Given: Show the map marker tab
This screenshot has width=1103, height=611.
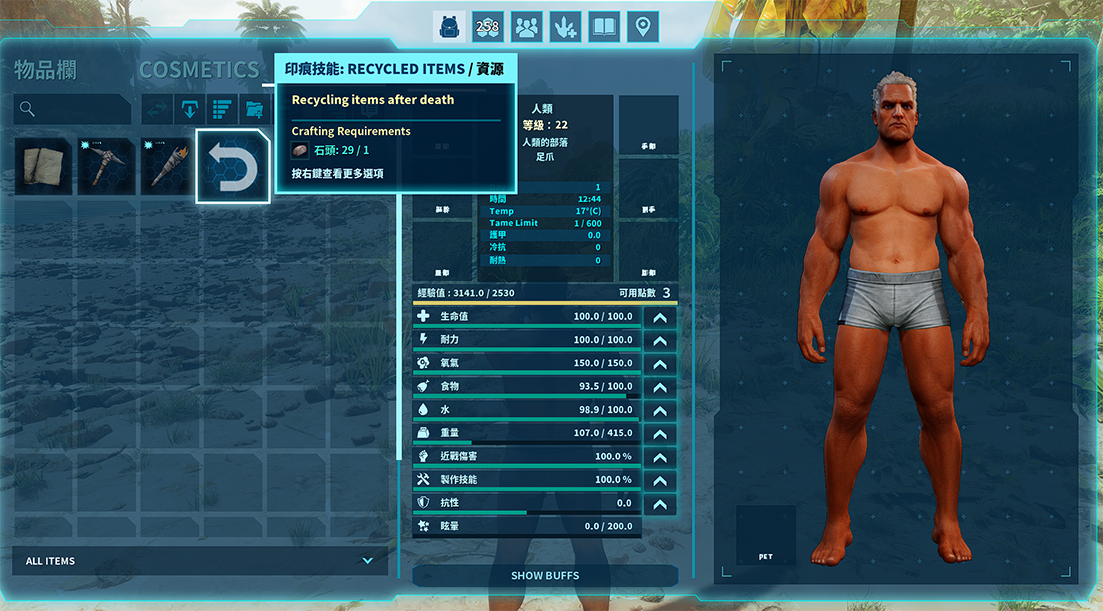Looking at the screenshot, I should (643, 27).
